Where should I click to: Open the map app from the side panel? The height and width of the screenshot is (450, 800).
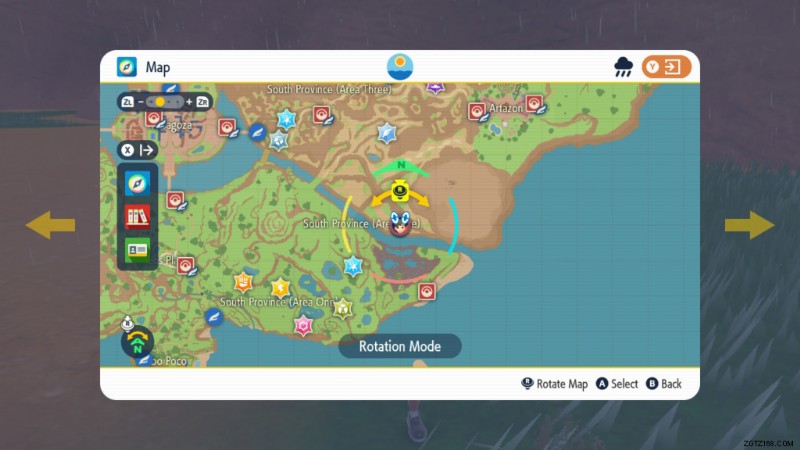coord(136,183)
